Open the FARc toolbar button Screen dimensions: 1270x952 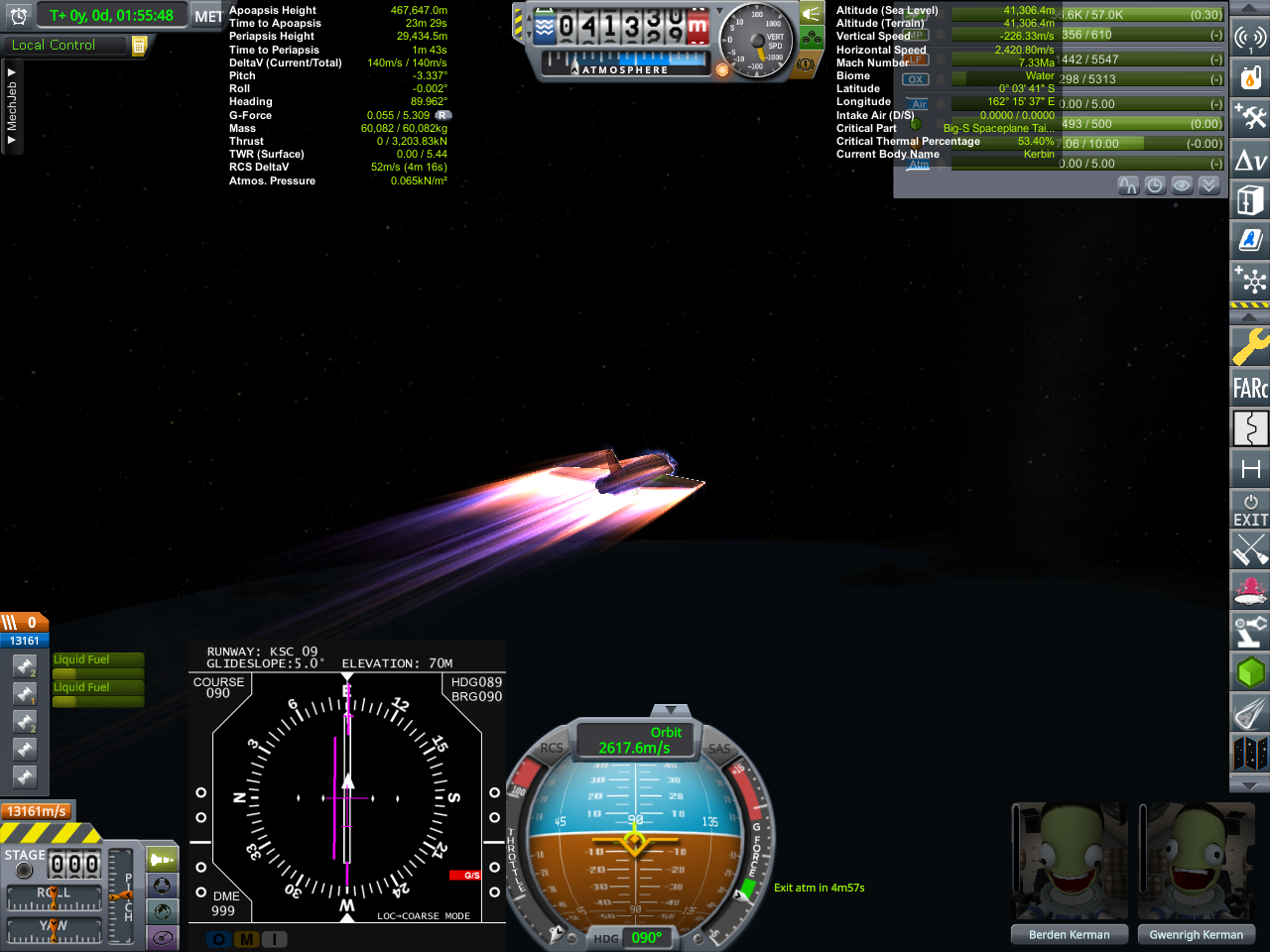(1250, 388)
